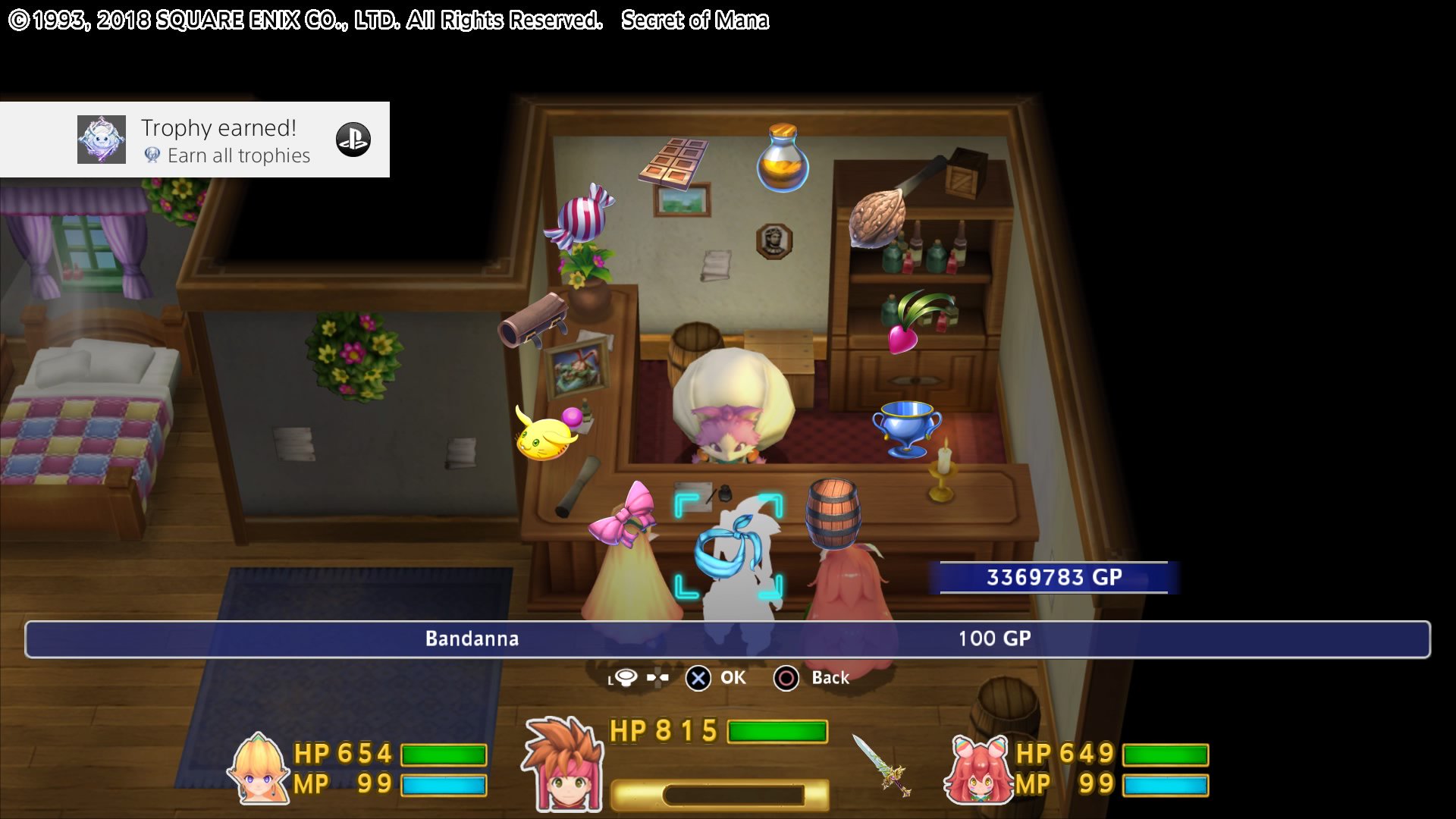Screen dimensions: 1456x819
Task: Select the blonde girl's party portrait
Action: point(259,770)
